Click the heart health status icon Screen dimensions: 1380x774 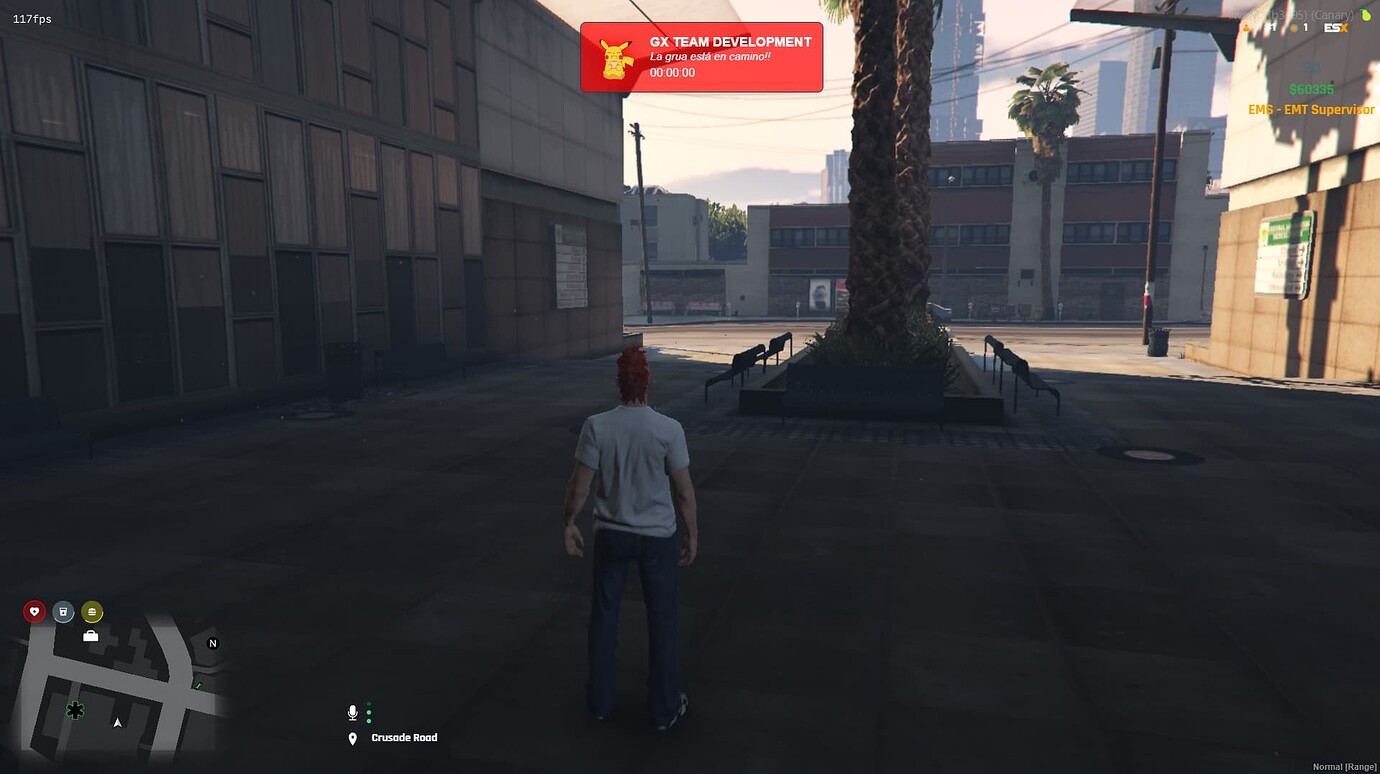point(33,611)
